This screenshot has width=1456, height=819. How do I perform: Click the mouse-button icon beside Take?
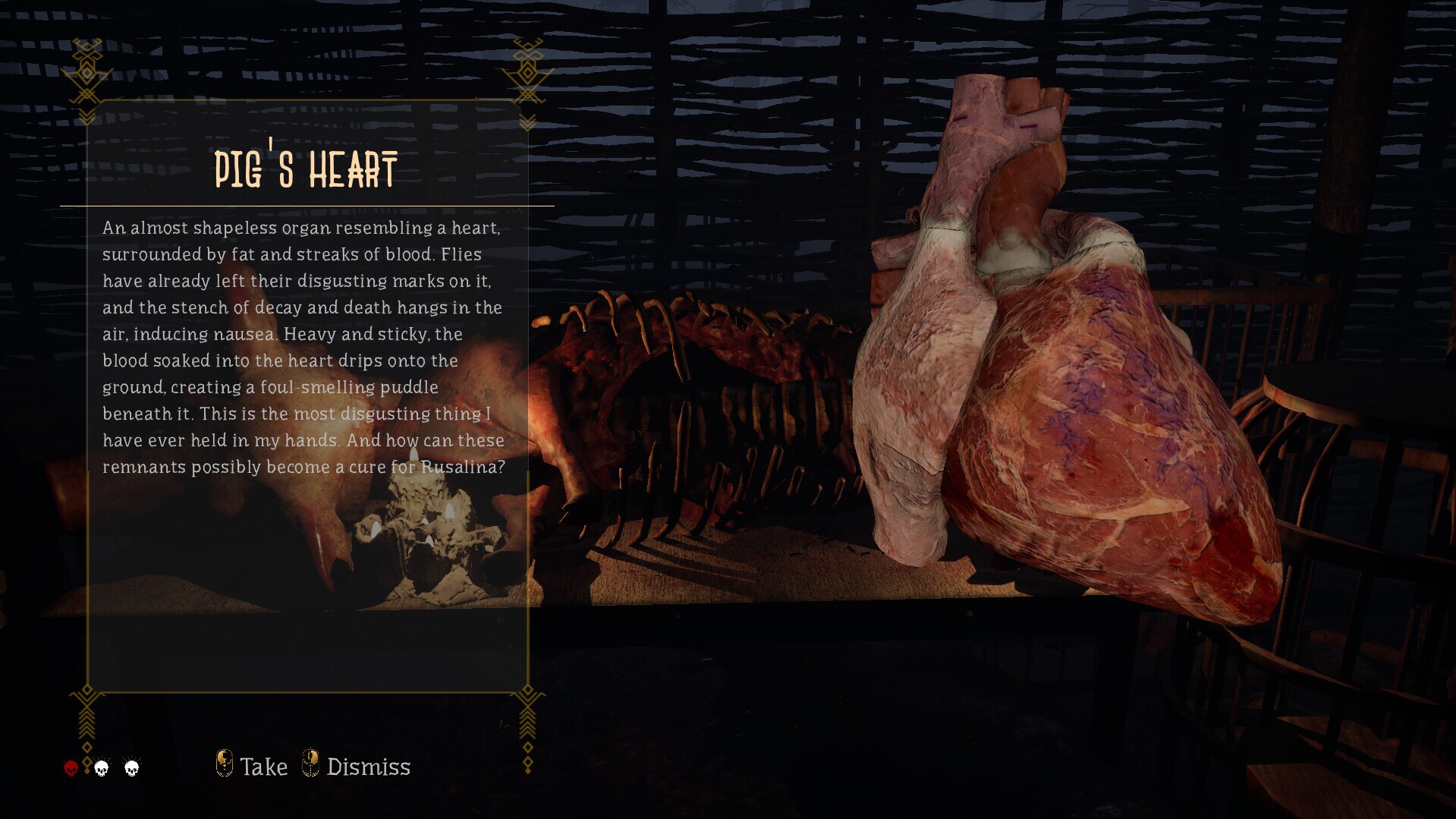tap(225, 764)
